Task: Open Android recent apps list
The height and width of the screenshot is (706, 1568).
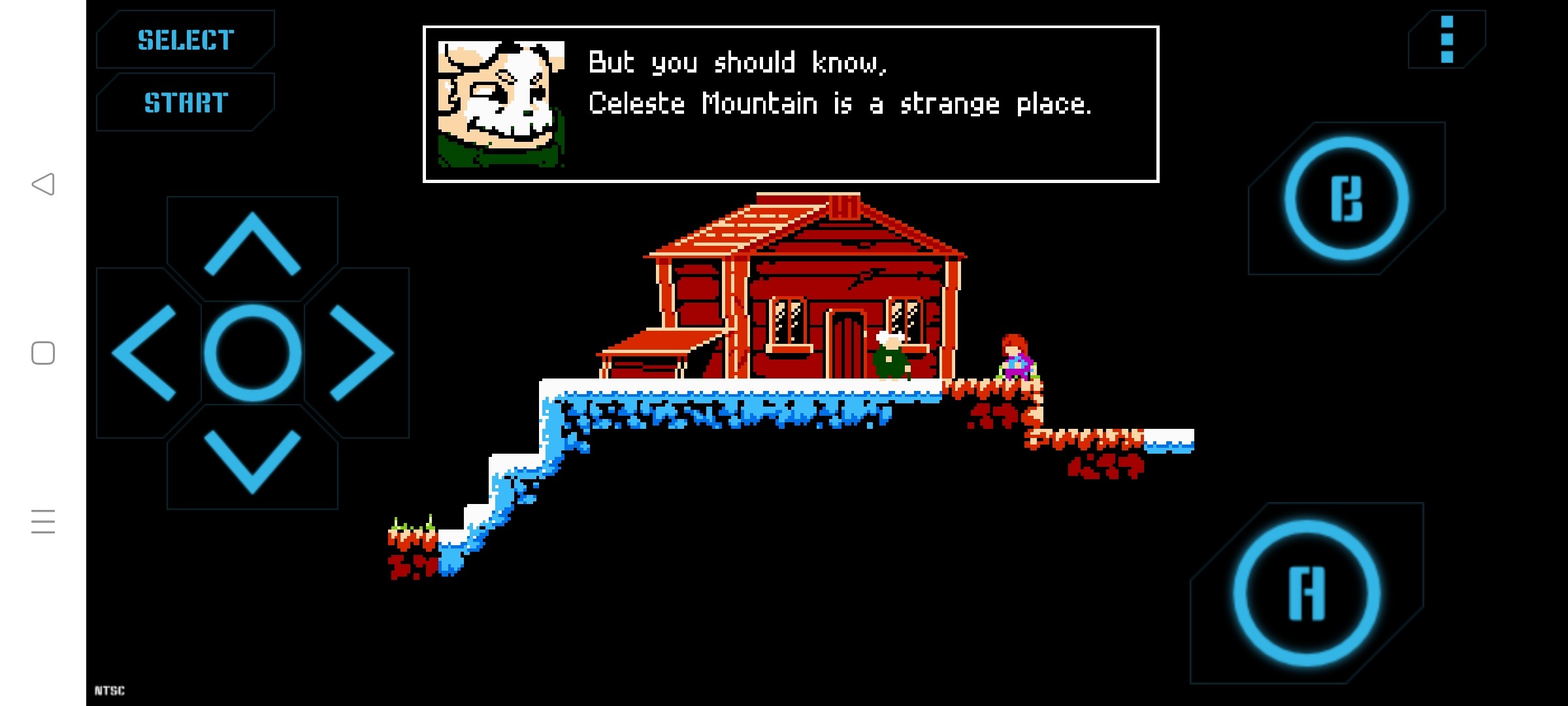Action: [43, 522]
